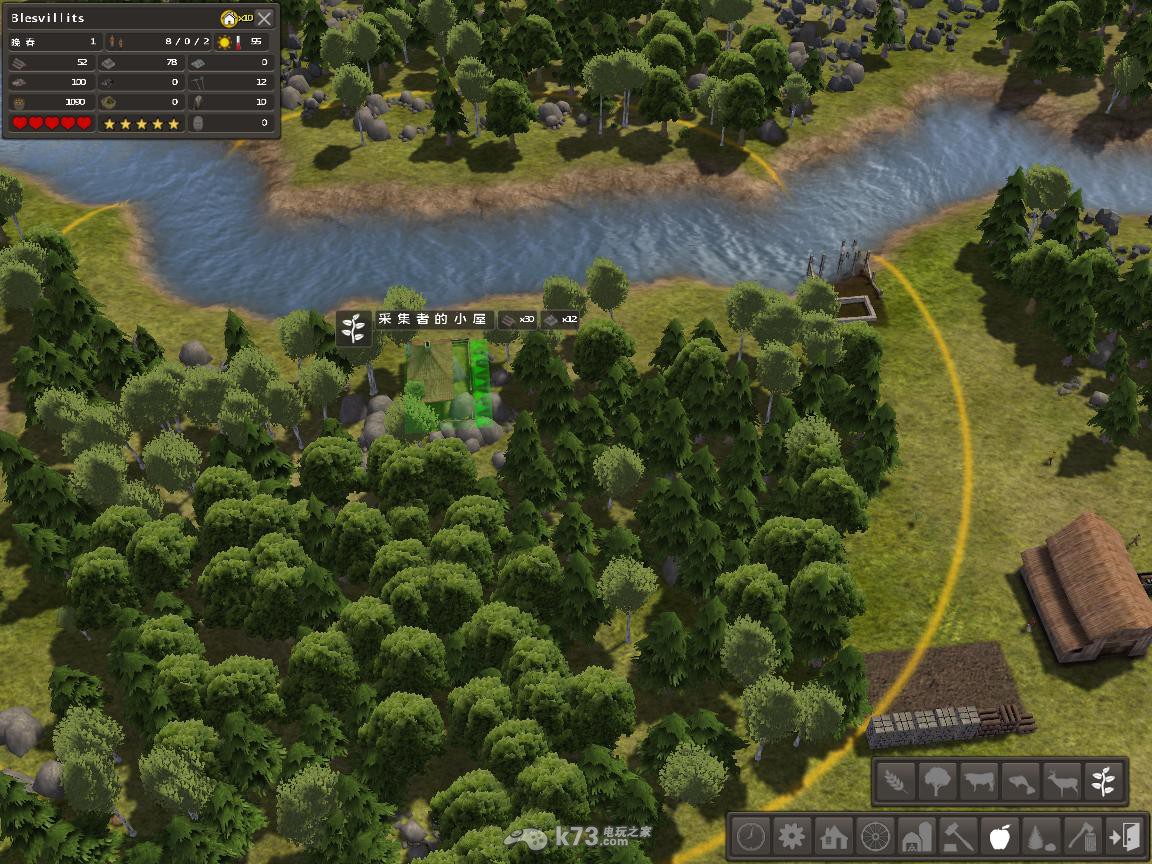Open the wagon wheel roads menu
The width and height of the screenshot is (1152, 864).
875,835
